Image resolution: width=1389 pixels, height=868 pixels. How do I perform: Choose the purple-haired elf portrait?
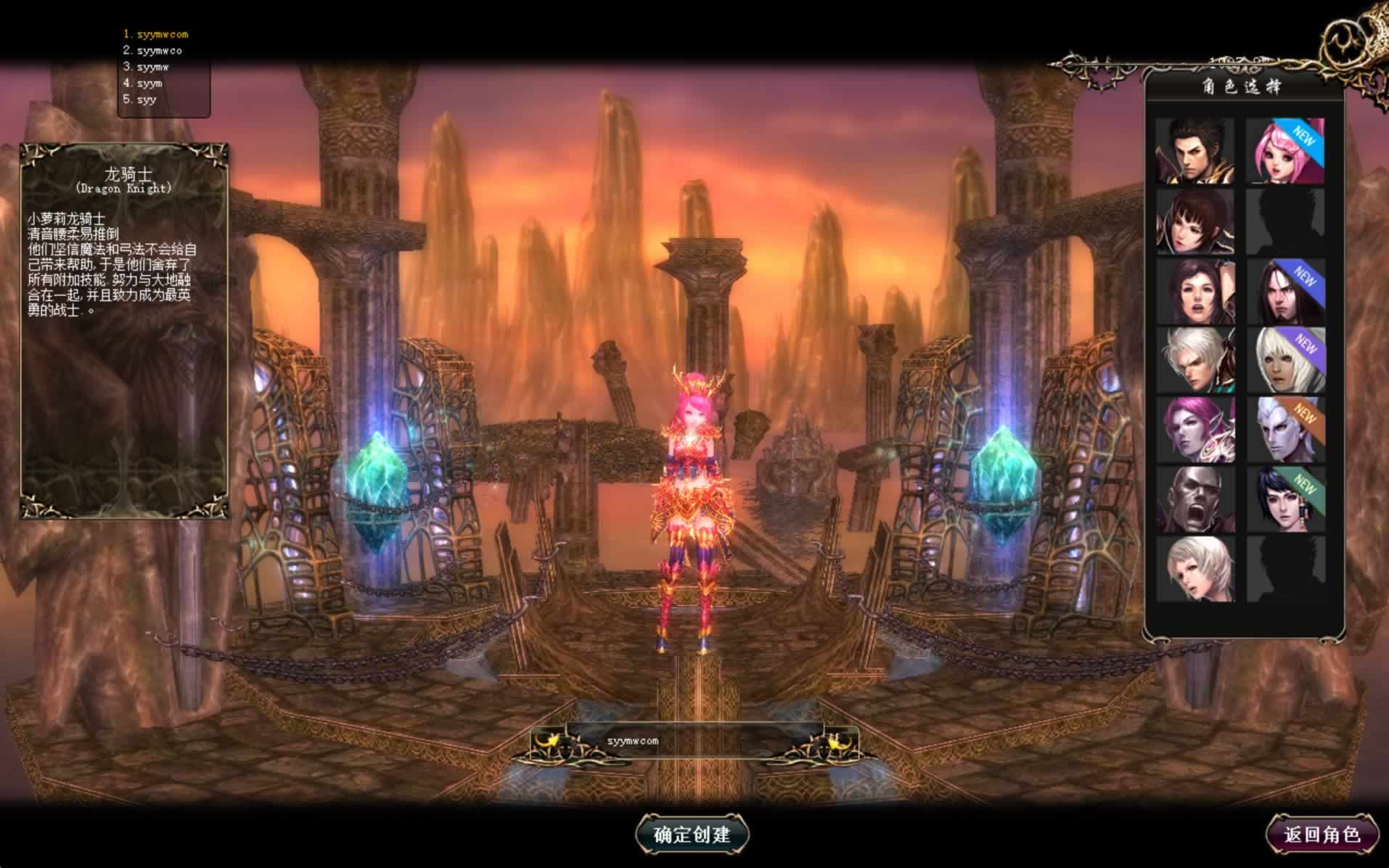(x=1195, y=430)
